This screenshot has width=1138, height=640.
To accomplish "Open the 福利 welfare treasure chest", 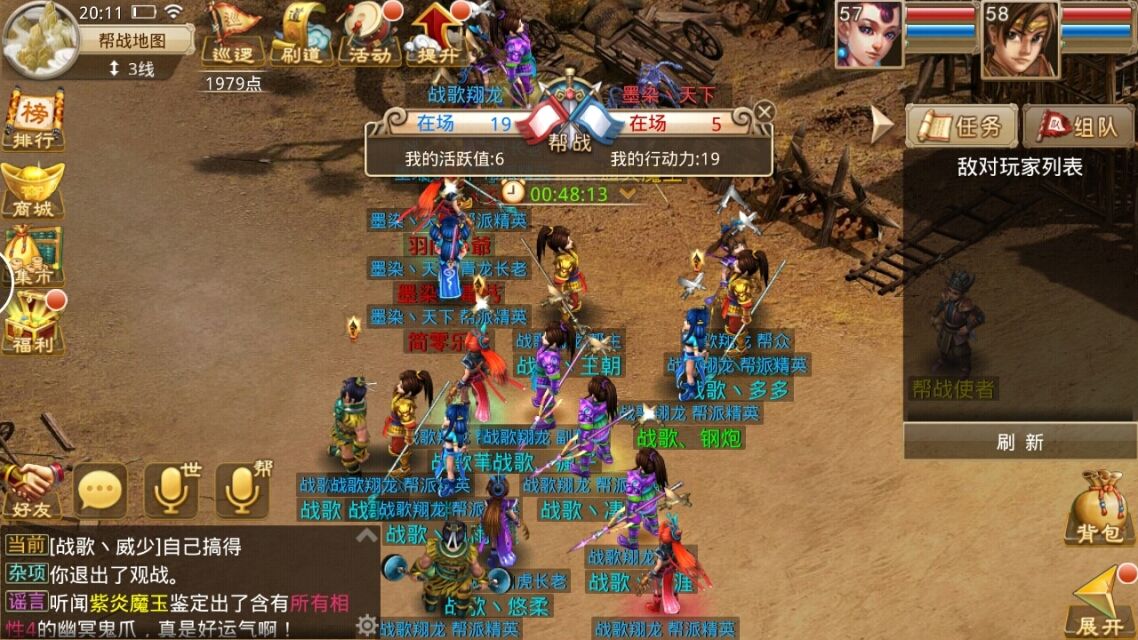I will click(33, 324).
